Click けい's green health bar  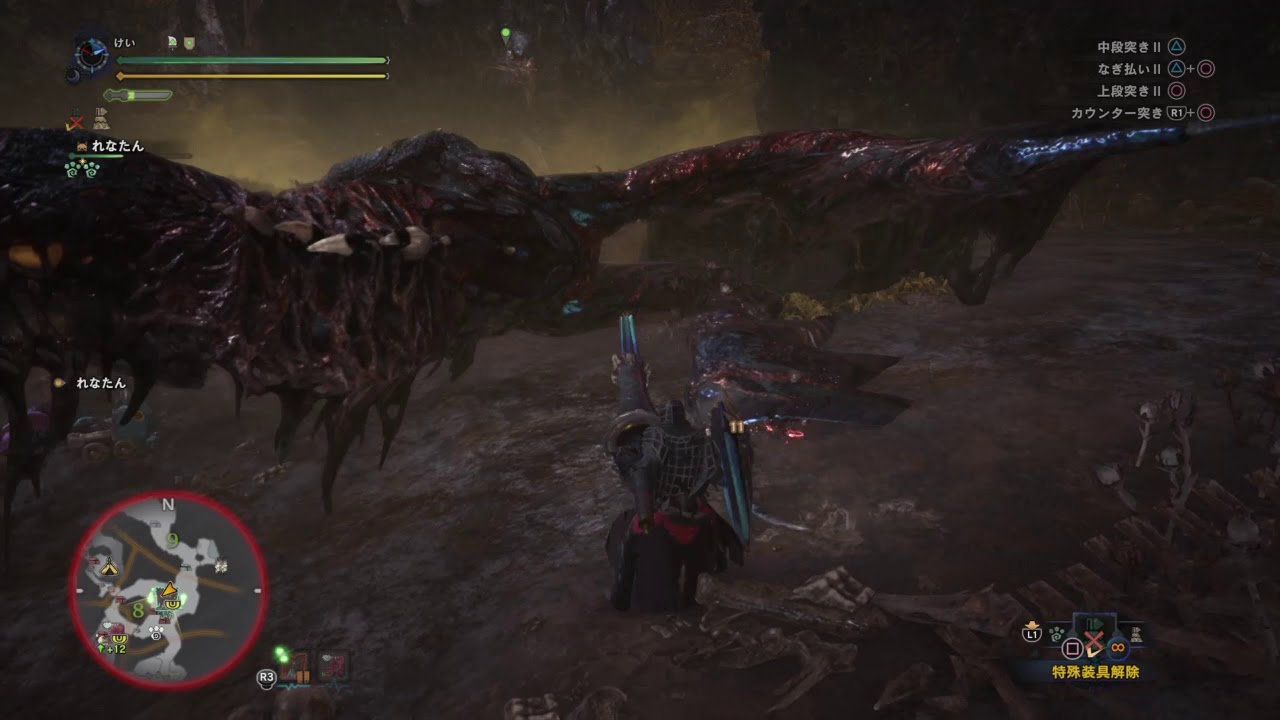pos(250,60)
